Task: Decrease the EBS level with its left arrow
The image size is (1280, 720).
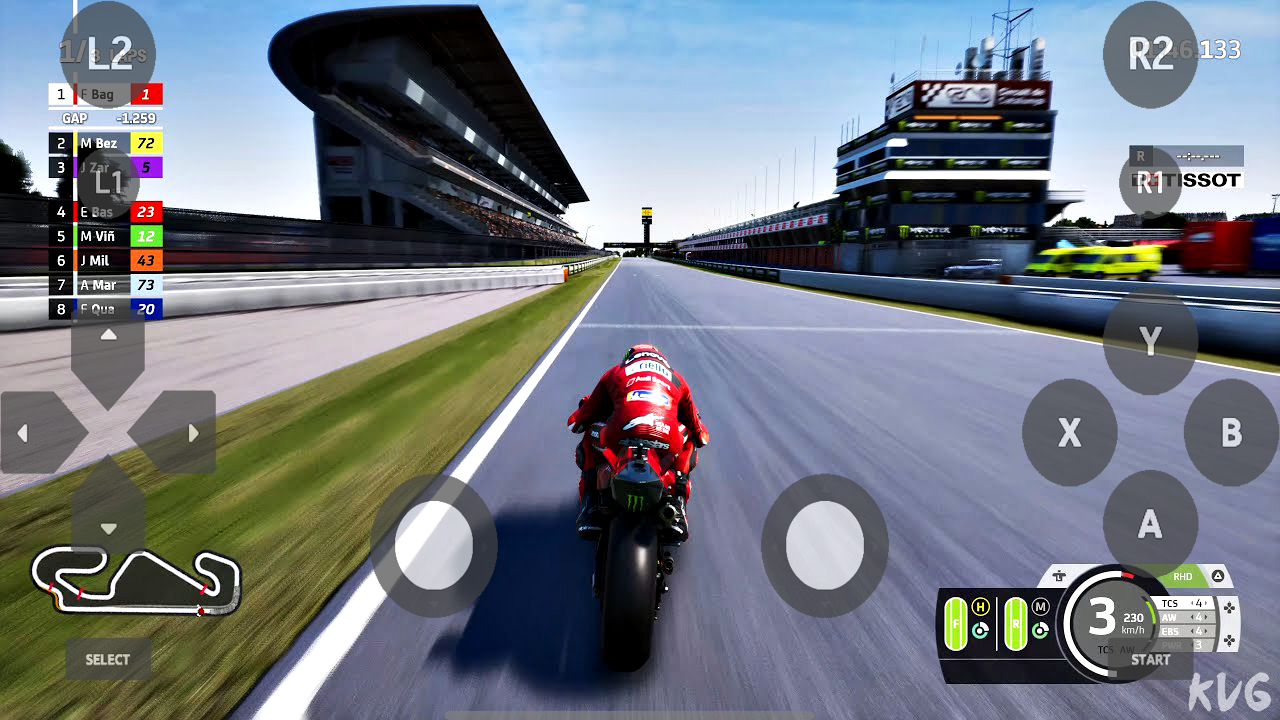Action: point(1192,632)
